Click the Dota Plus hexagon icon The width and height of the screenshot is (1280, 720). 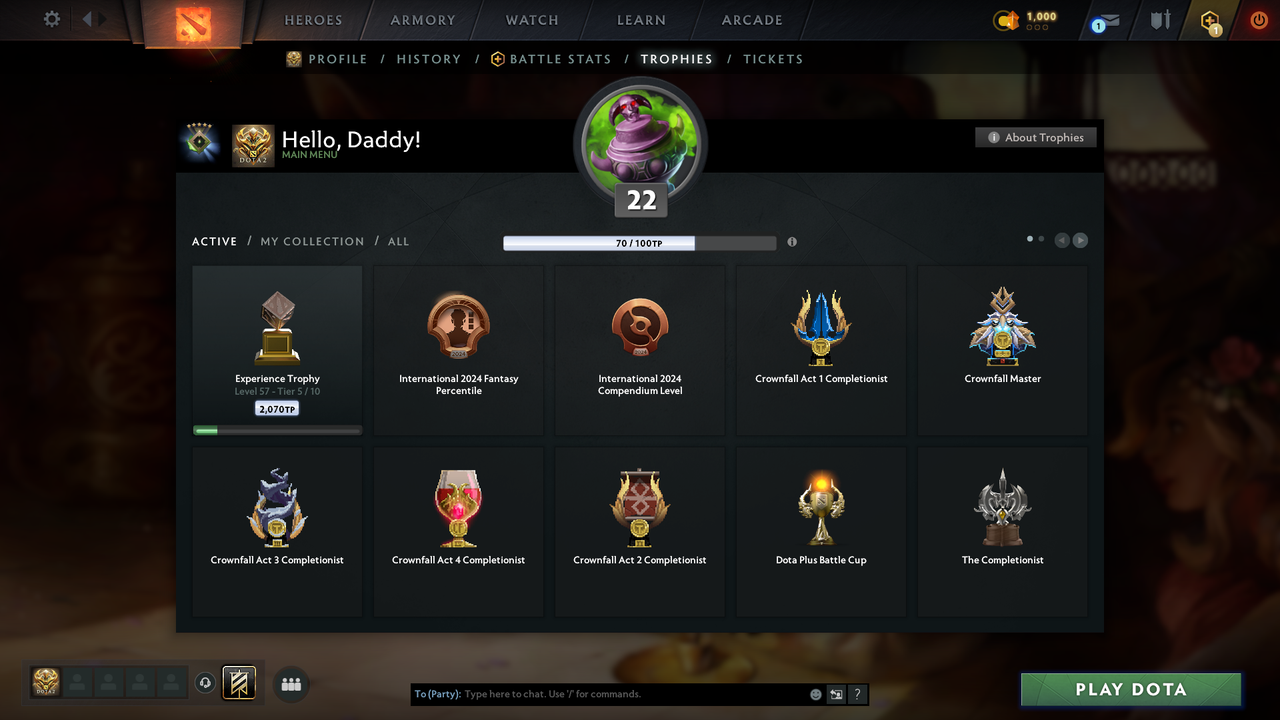coord(1210,20)
